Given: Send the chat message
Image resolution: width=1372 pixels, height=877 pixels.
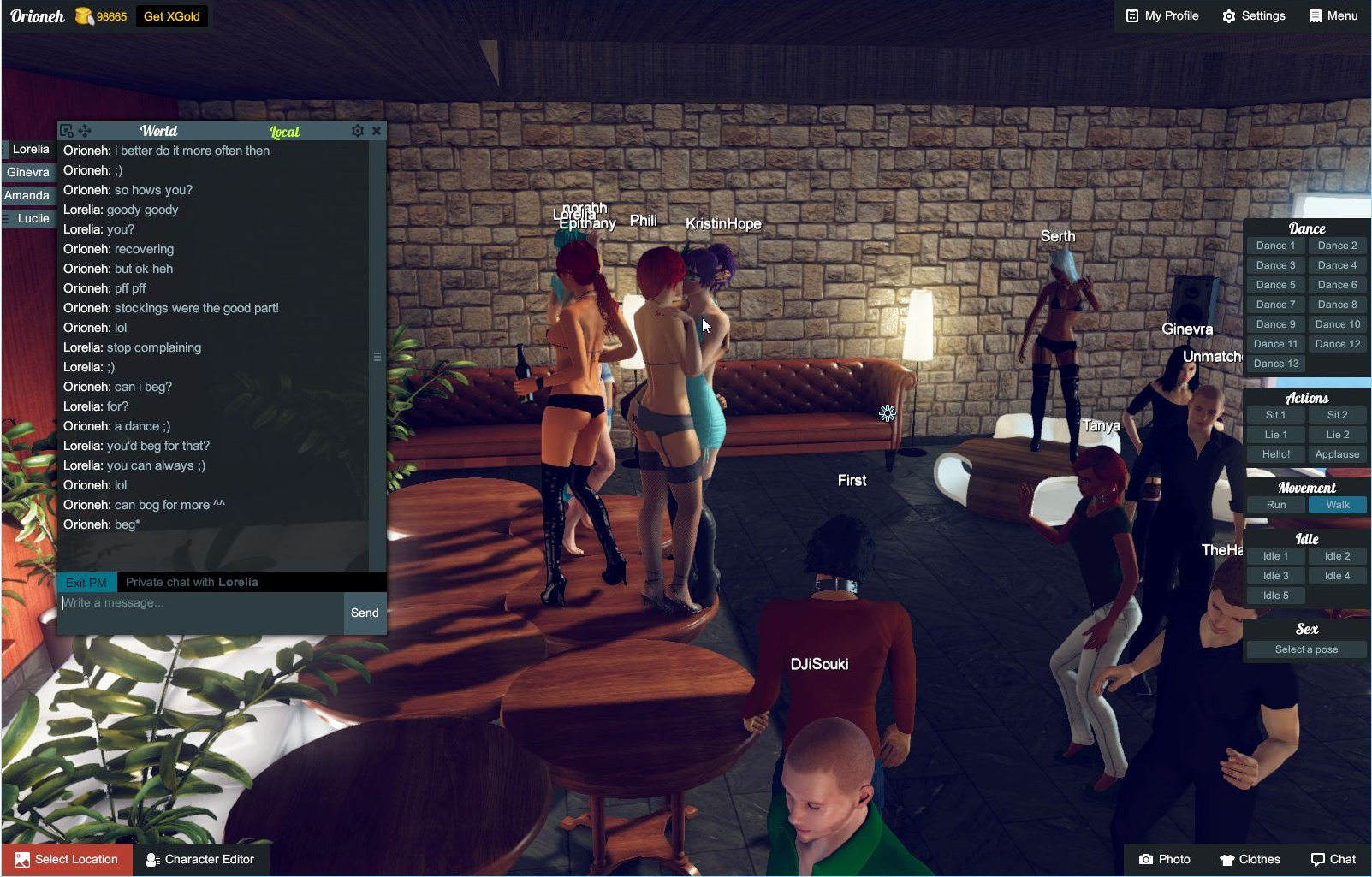Looking at the screenshot, I should (365, 613).
